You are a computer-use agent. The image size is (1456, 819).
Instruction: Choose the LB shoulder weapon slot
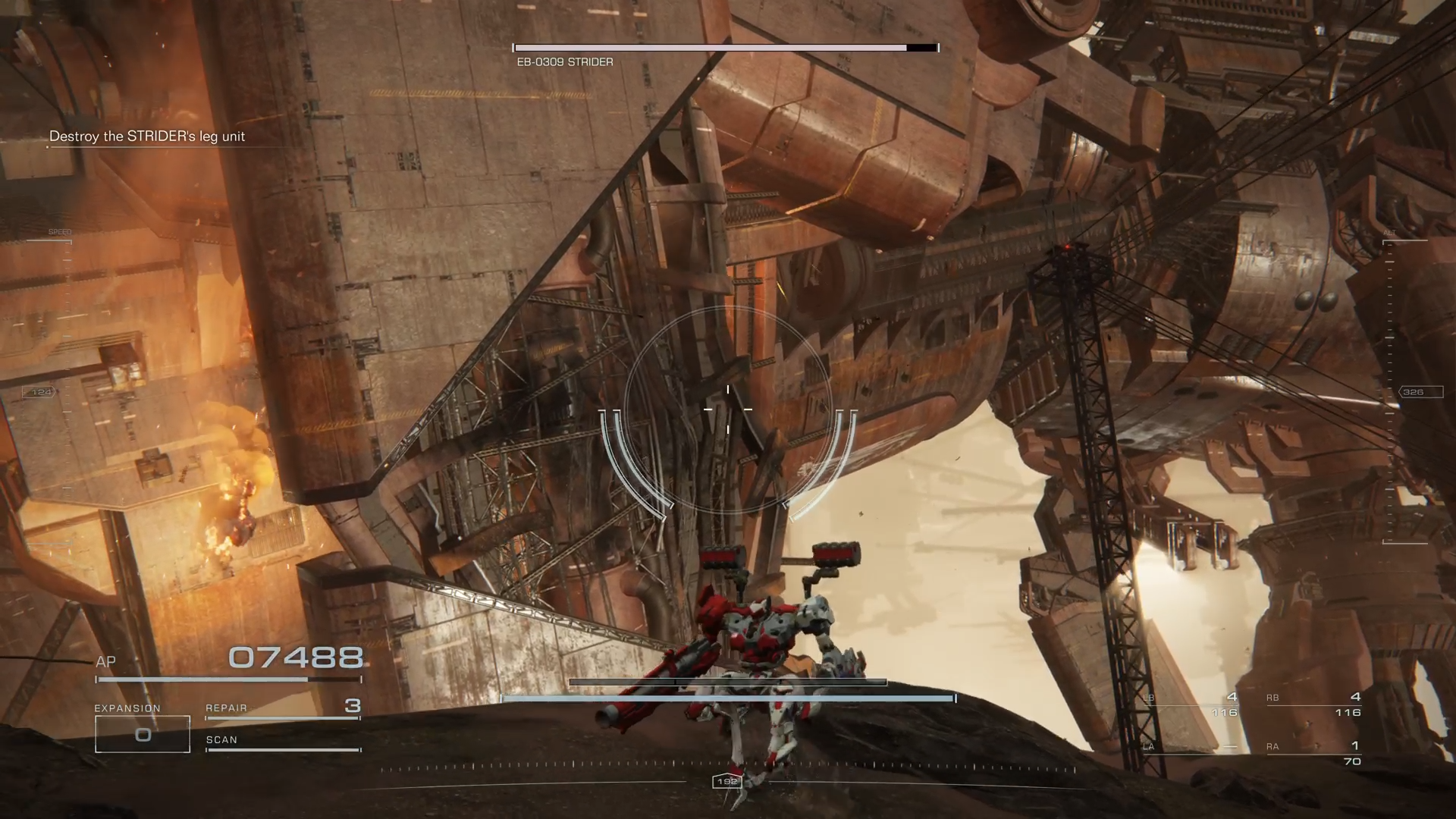pos(1191,704)
